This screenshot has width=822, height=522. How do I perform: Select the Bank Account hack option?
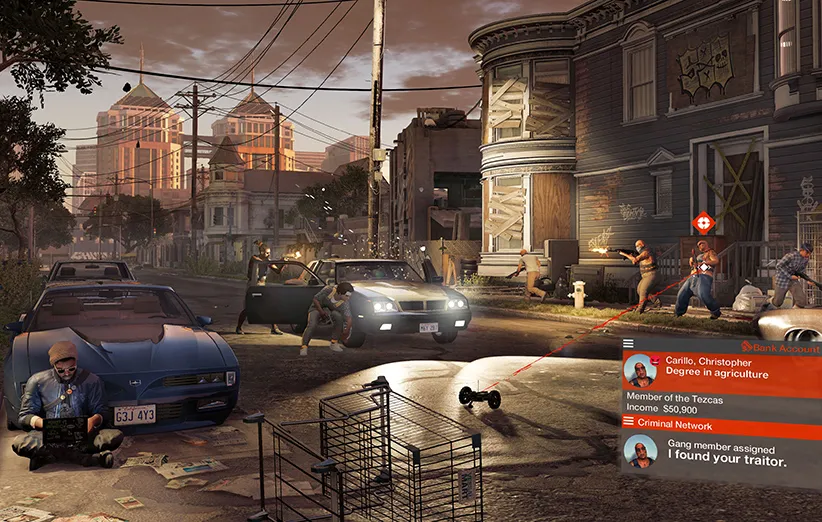[787, 347]
